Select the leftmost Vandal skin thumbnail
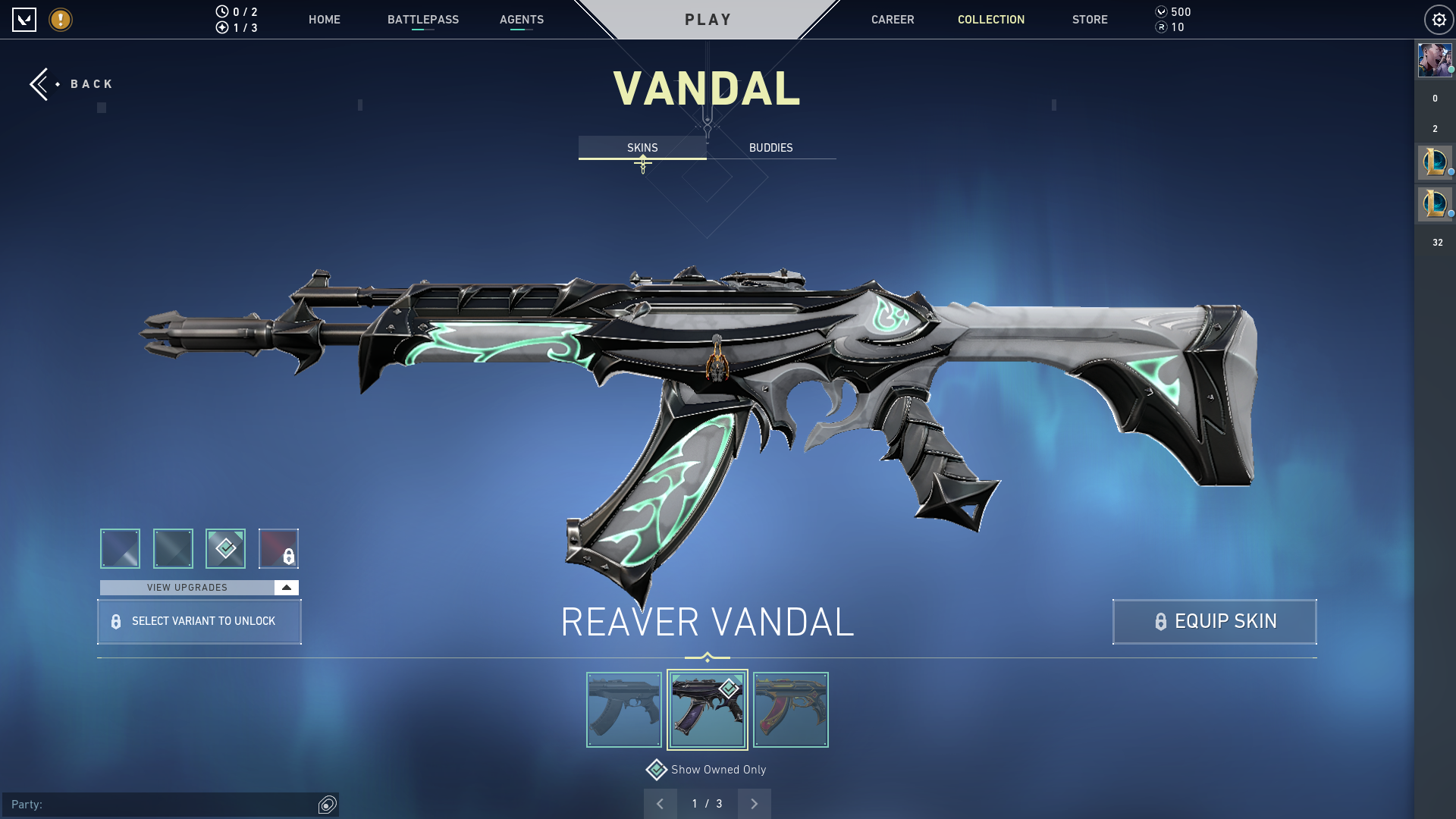Image resolution: width=1456 pixels, height=819 pixels. [x=623, y=709]
